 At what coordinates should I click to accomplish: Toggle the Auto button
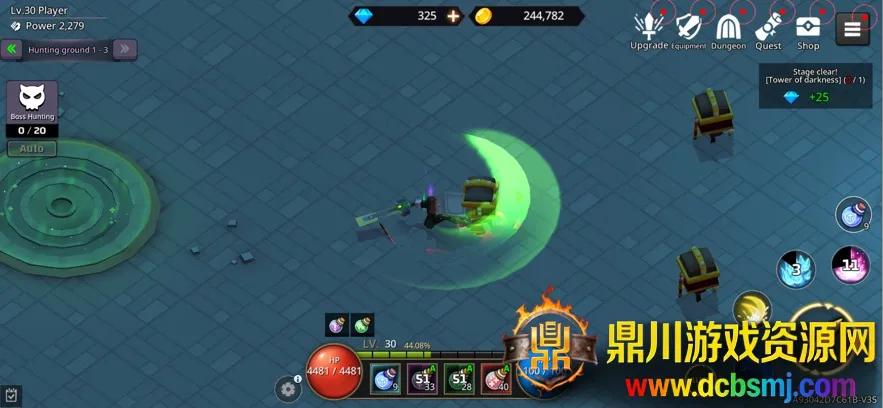tap(32, 148)
